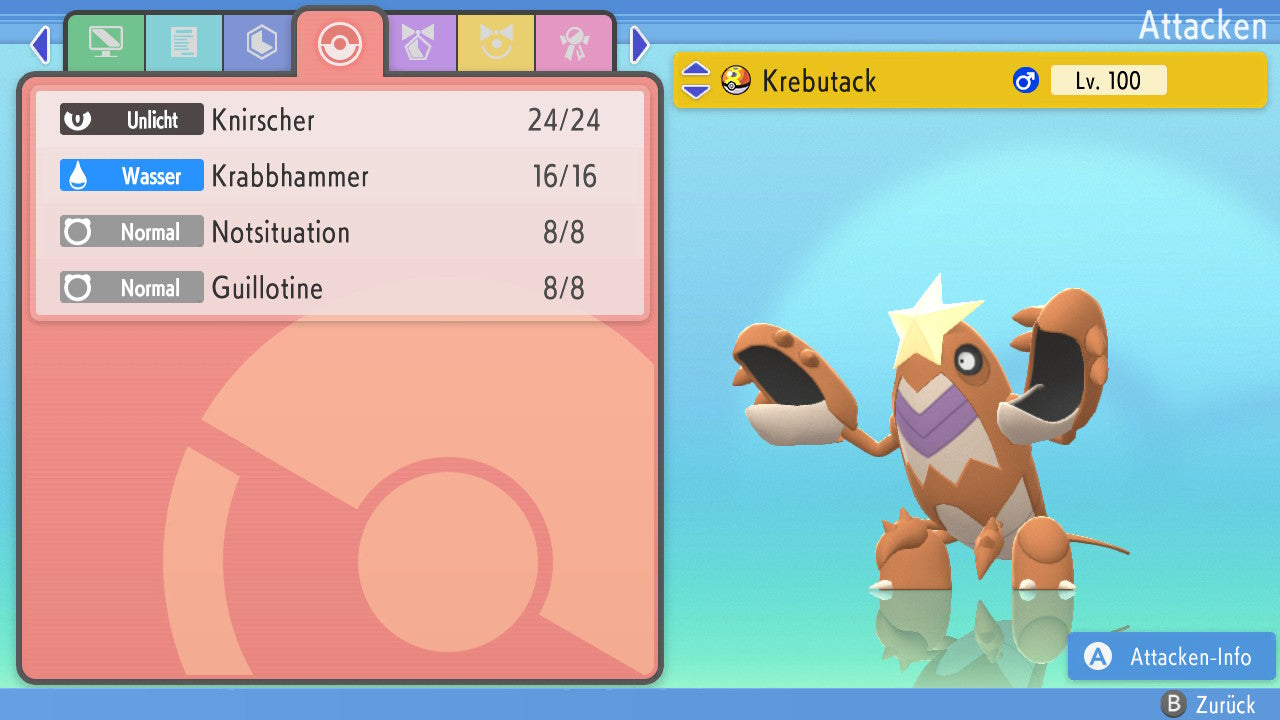Cycle Pokémon with arrows beside Krebutack
The width and height of the screenshot is (1280, 720).
point(695,81)
